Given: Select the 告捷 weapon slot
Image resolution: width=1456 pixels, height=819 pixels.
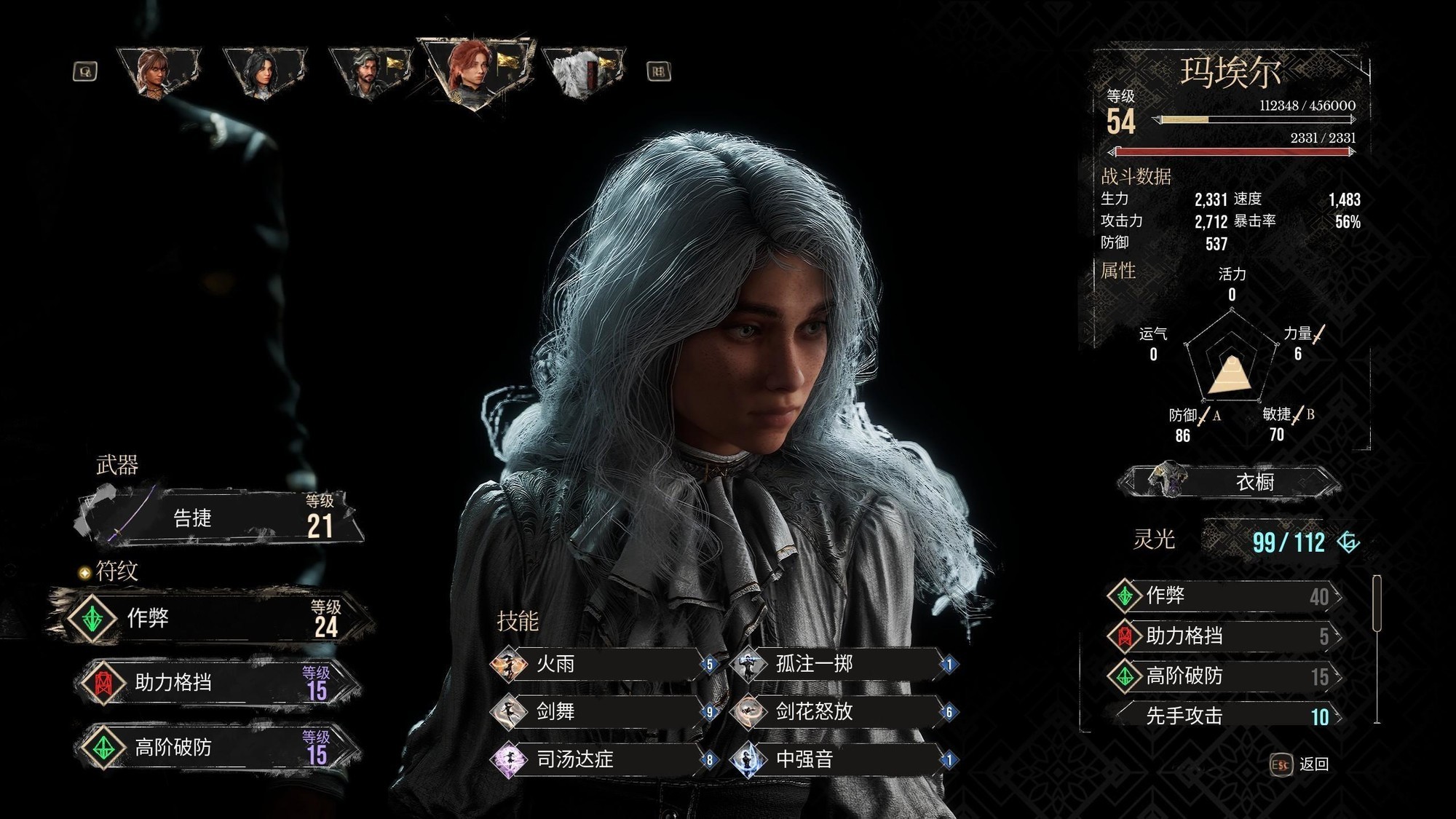Looking at the screenshot, I should click(x=218, y=518).
